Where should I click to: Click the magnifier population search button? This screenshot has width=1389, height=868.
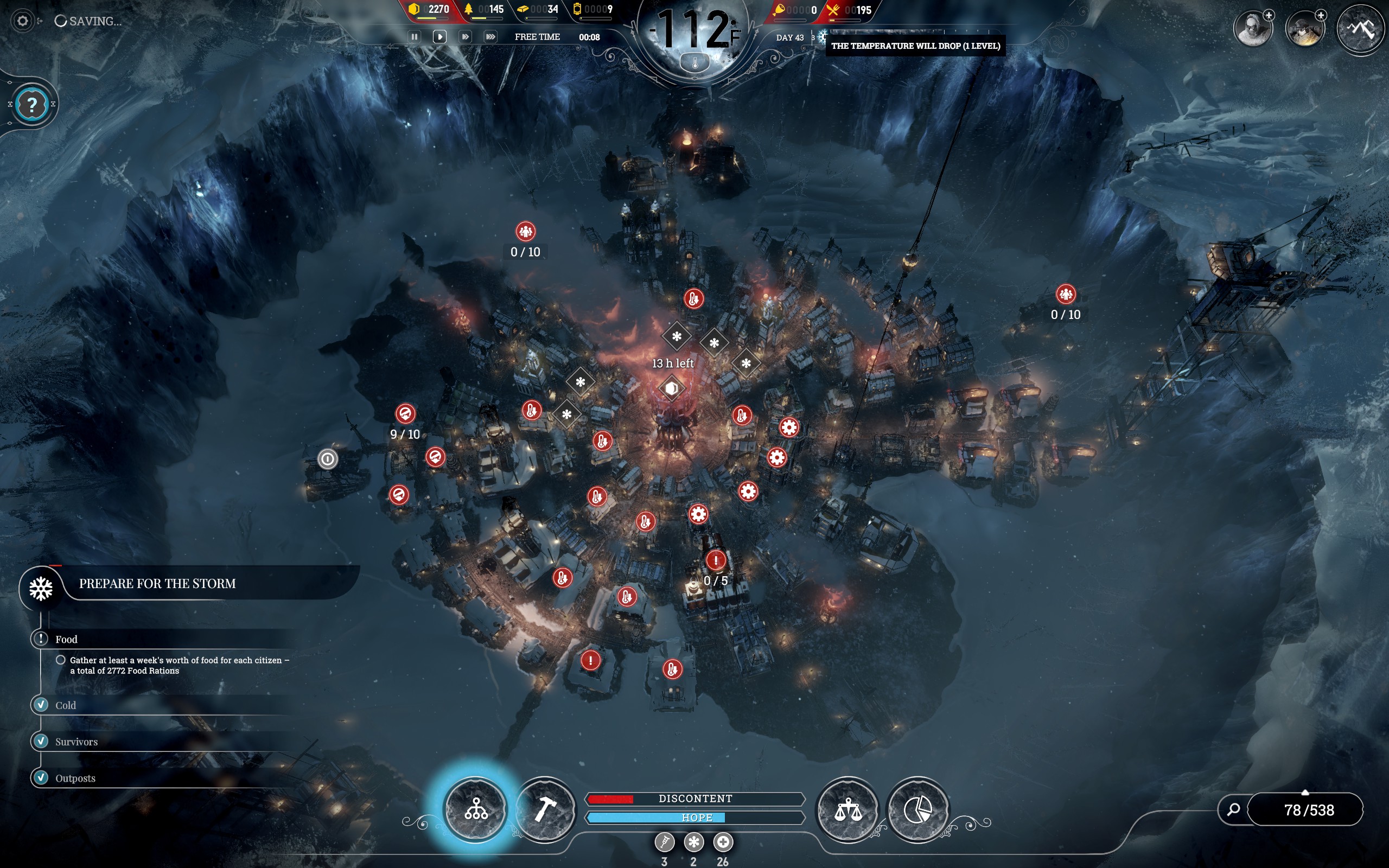pos(1233,809)
